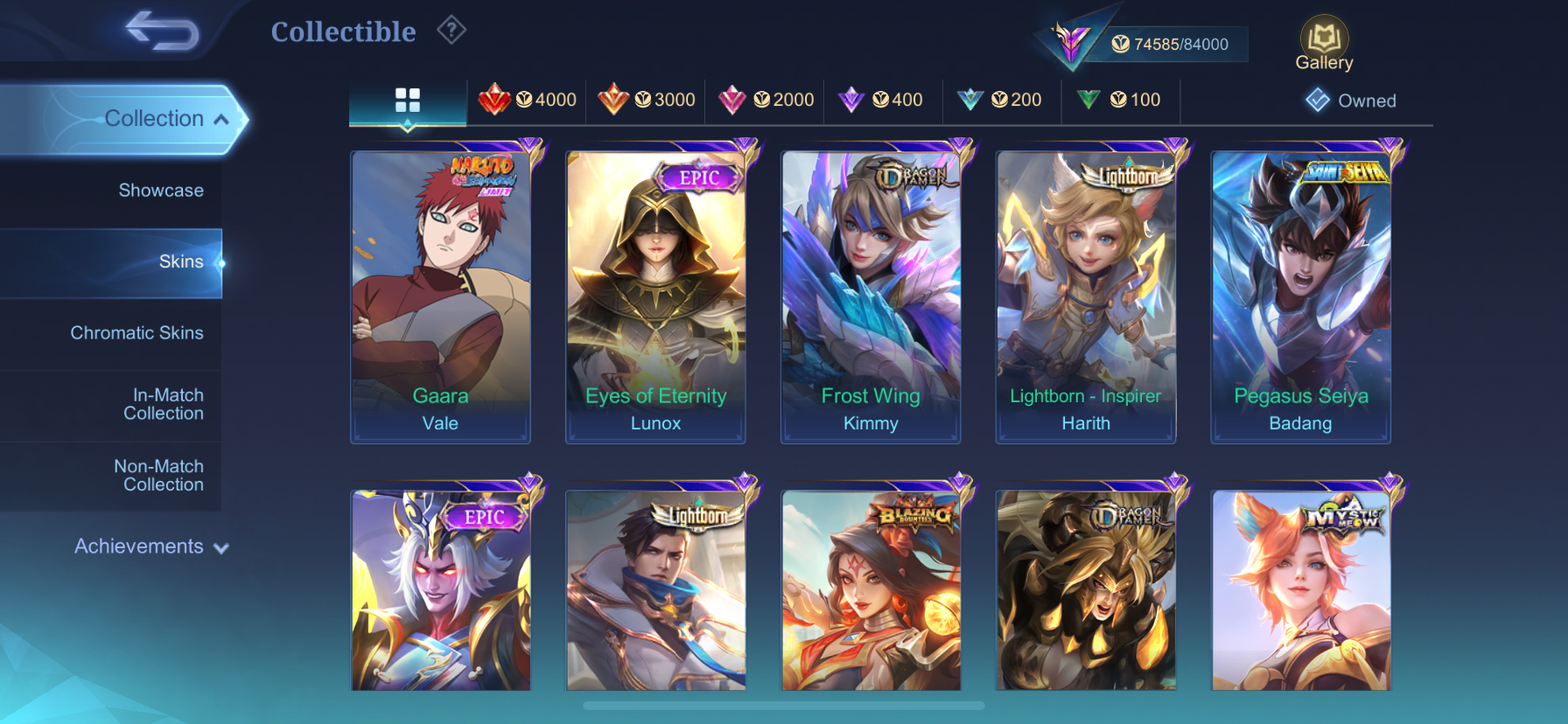Expand the Achievements section
Image resolution: width=1568 pixels, height=724 pixels.
[150, 546]
